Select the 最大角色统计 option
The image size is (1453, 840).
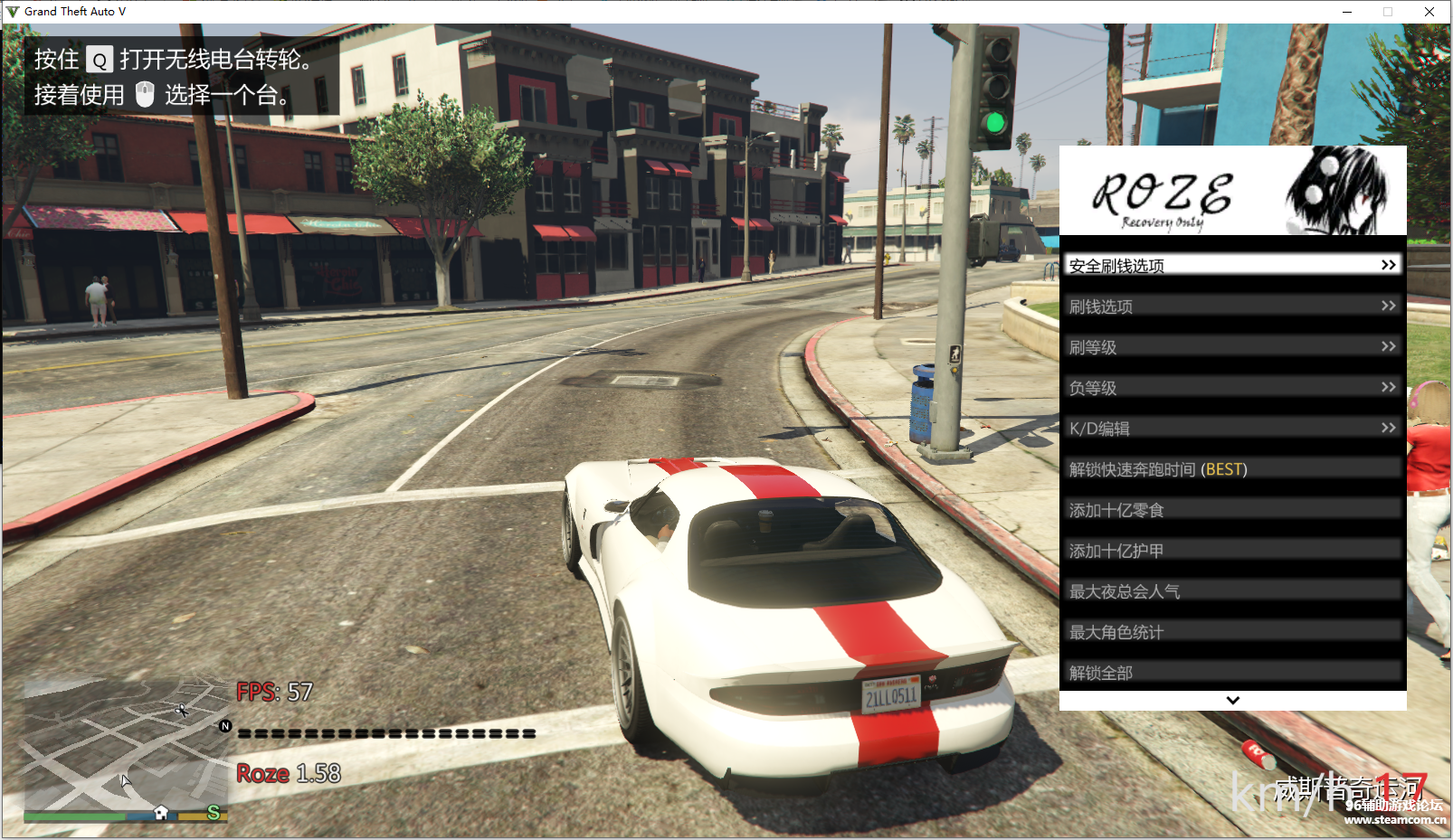tap(1232, 632)
